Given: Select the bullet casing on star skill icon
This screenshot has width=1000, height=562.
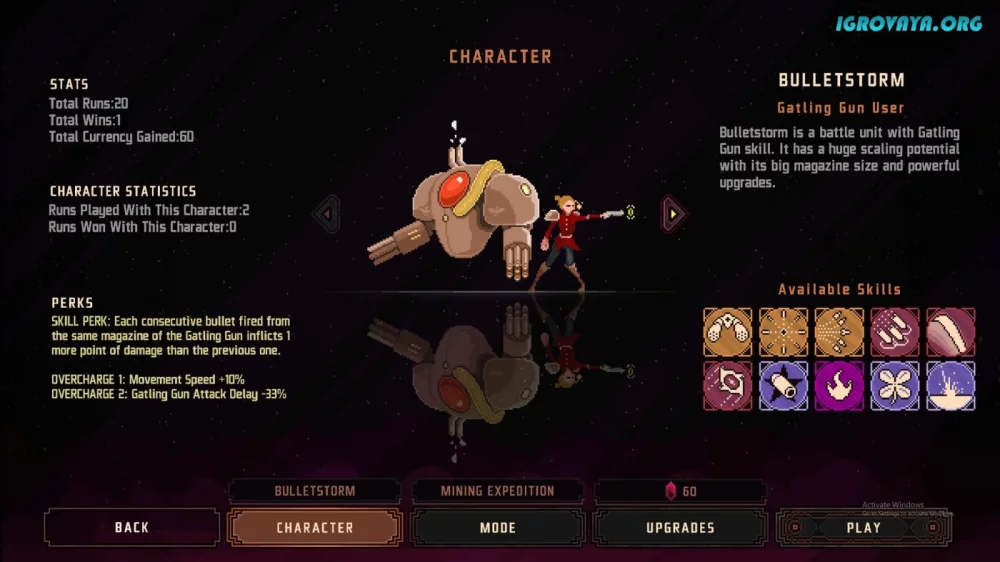Looking at the screenshot, I should pyautogui.click(x=784, y=386).
